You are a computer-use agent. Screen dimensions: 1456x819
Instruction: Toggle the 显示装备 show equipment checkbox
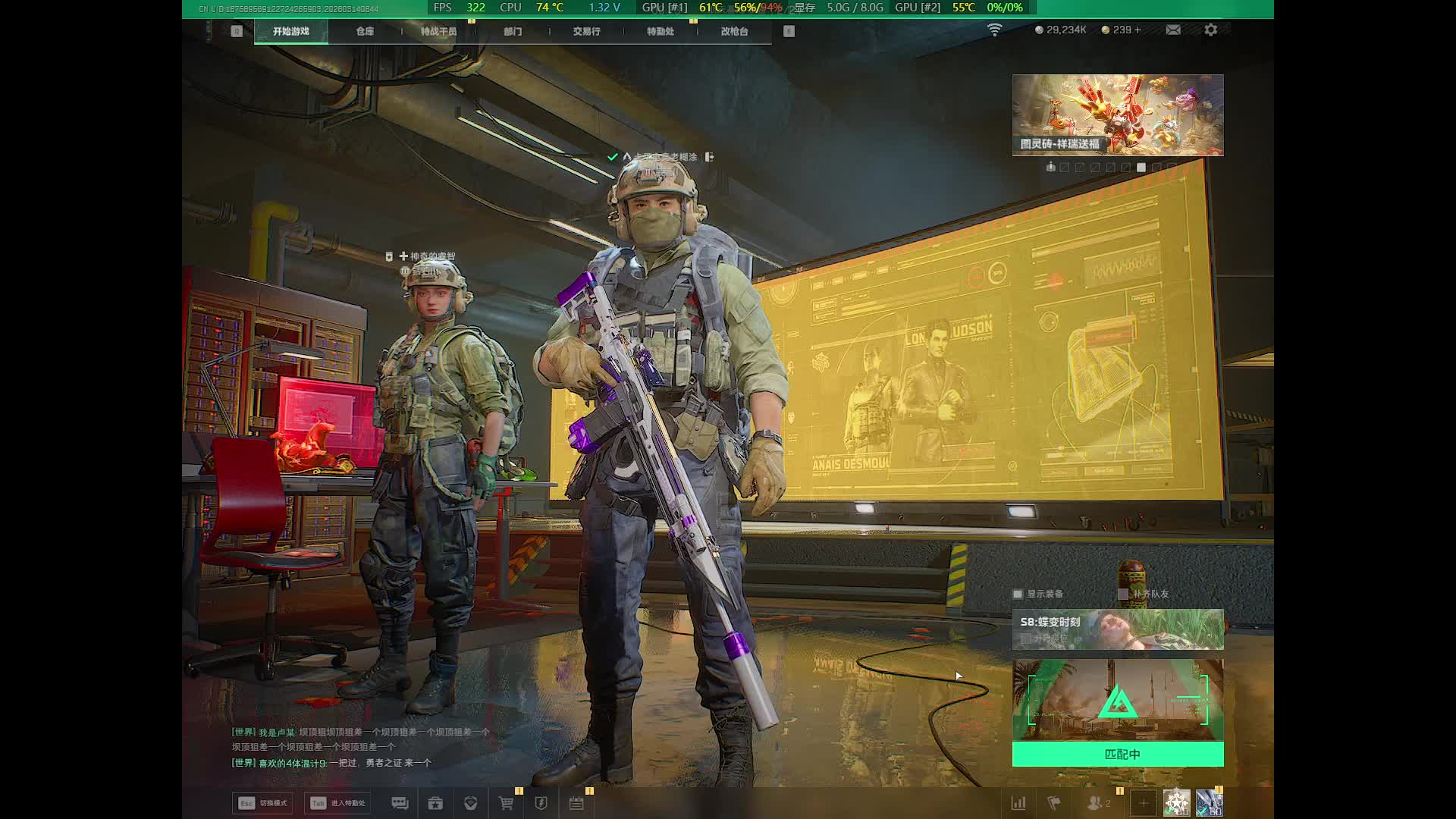point(1018,594)
